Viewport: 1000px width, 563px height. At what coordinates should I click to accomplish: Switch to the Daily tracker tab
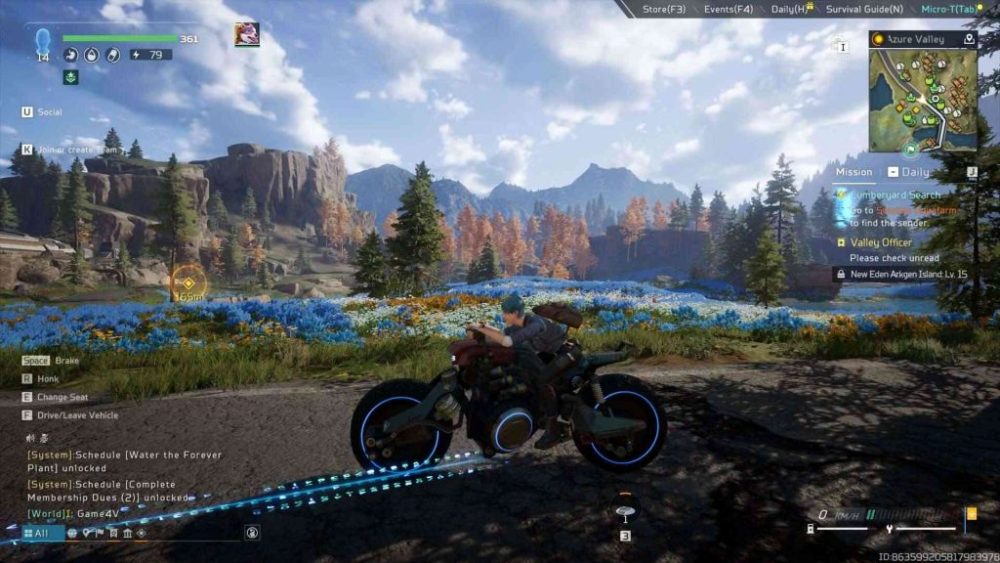915,172
